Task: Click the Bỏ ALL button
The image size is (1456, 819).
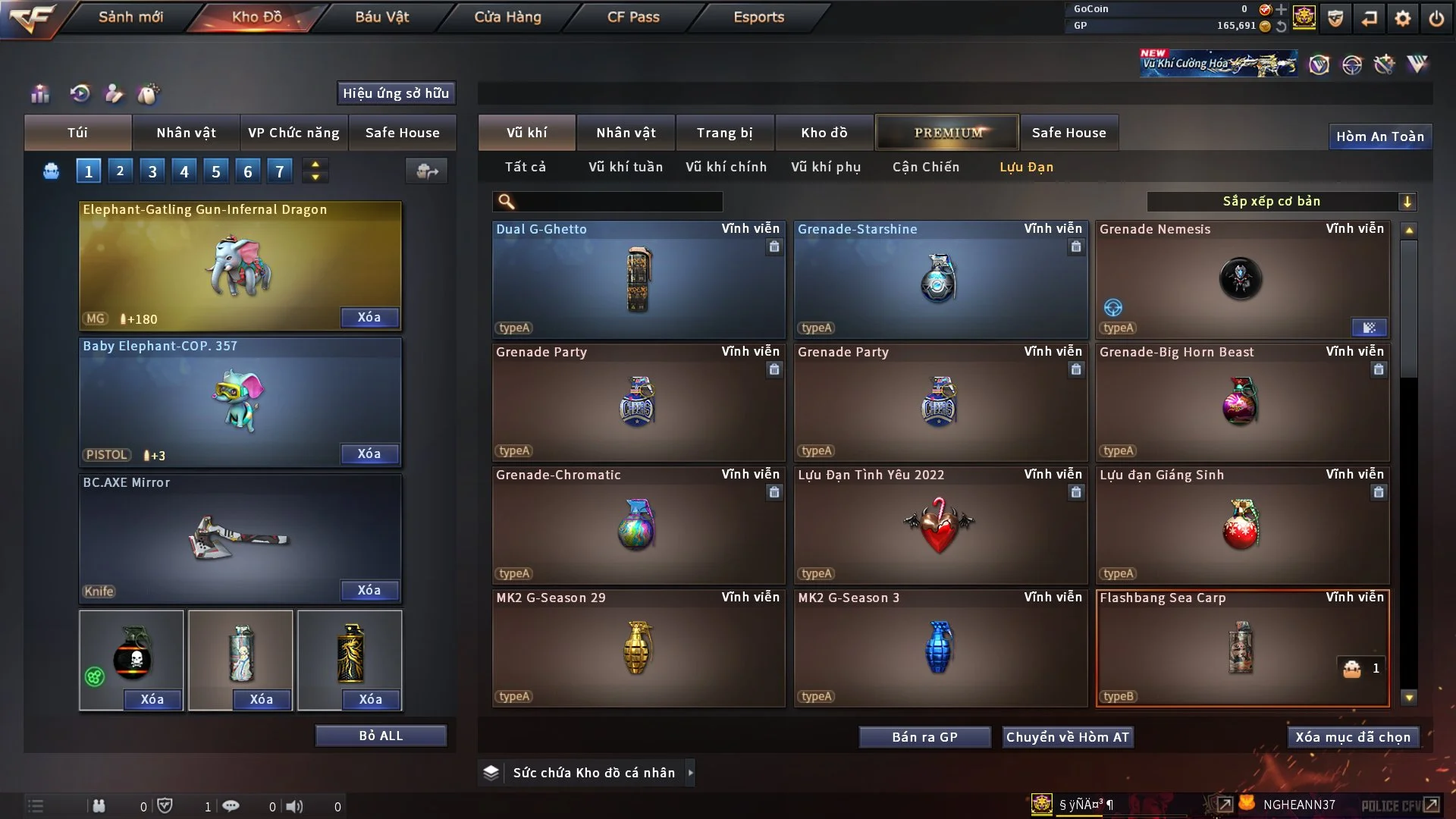Action: point(381,736)
